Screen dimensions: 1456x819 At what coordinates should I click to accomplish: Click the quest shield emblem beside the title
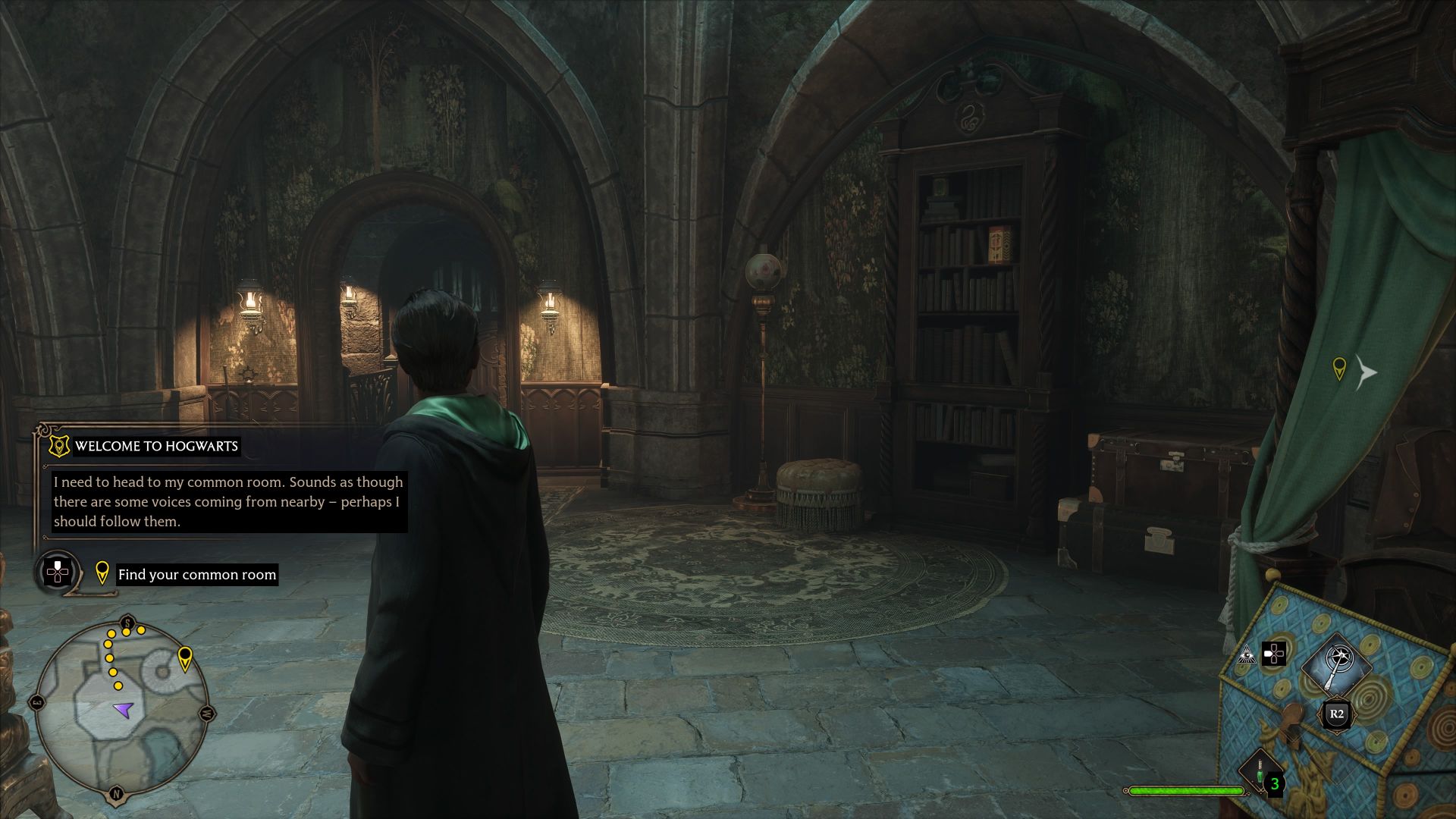pyautogui.click(x=59, y=446)
